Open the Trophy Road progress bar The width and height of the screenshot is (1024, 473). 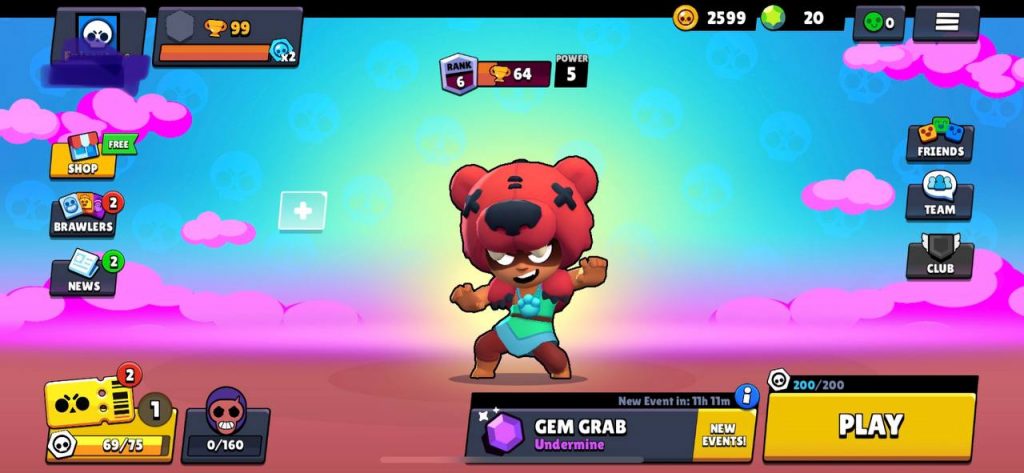click(x=228, y=38)
